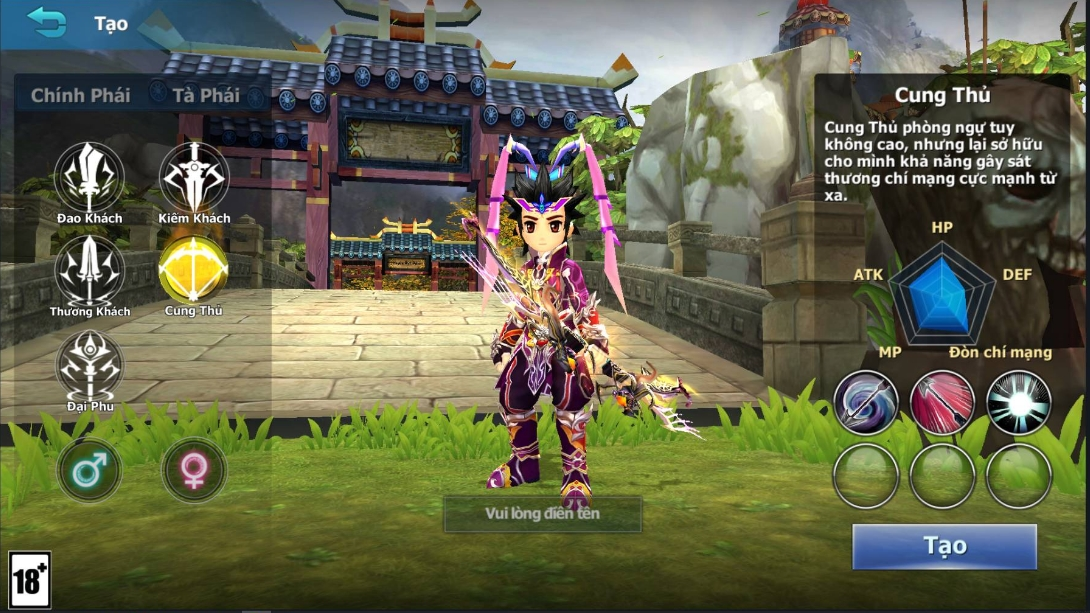The height and width of the screenshot is (613, 1090).
Task: Click the character name input field
Action: 543,514
